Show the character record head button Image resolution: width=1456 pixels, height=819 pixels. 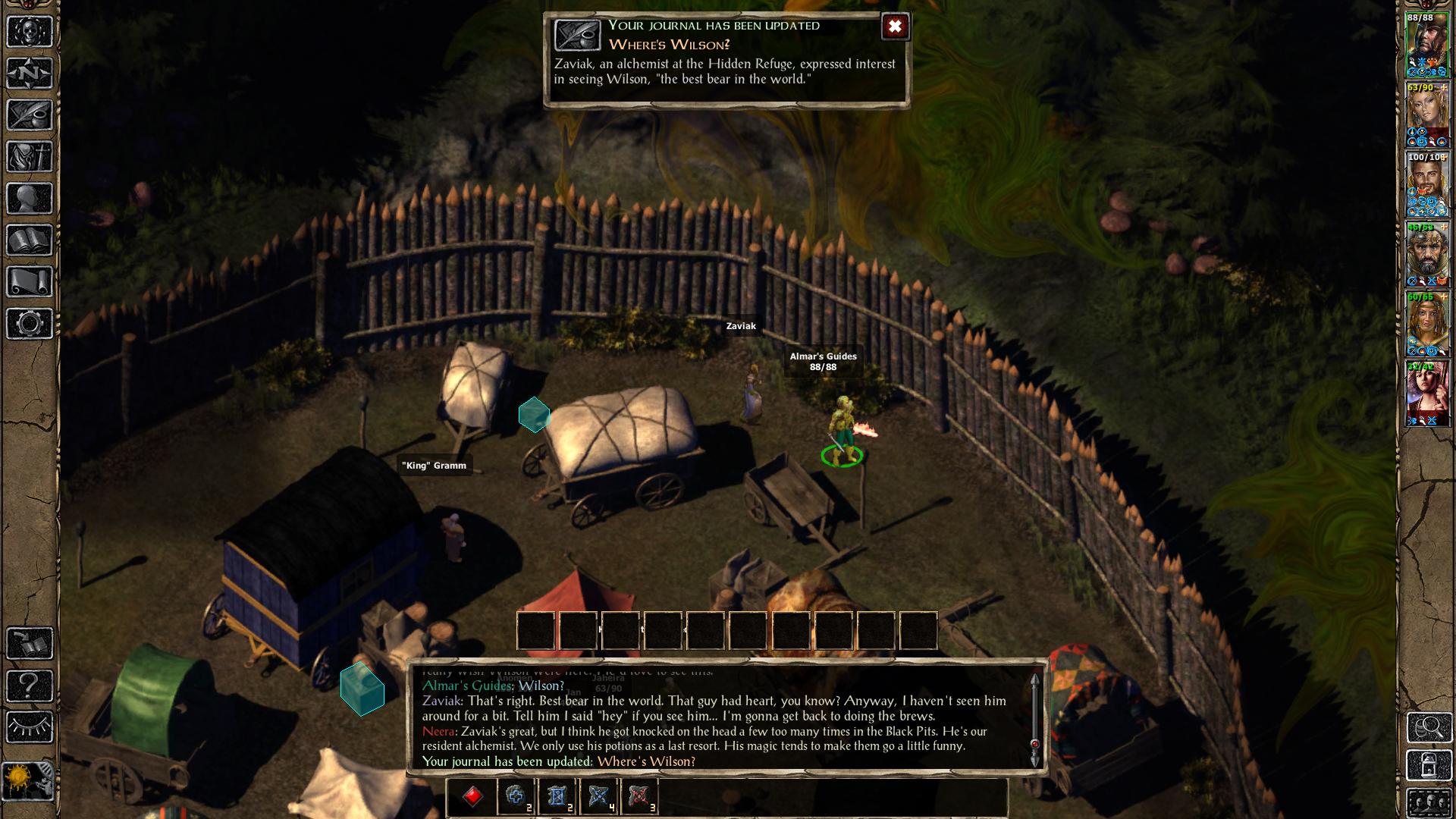point(30,199)
